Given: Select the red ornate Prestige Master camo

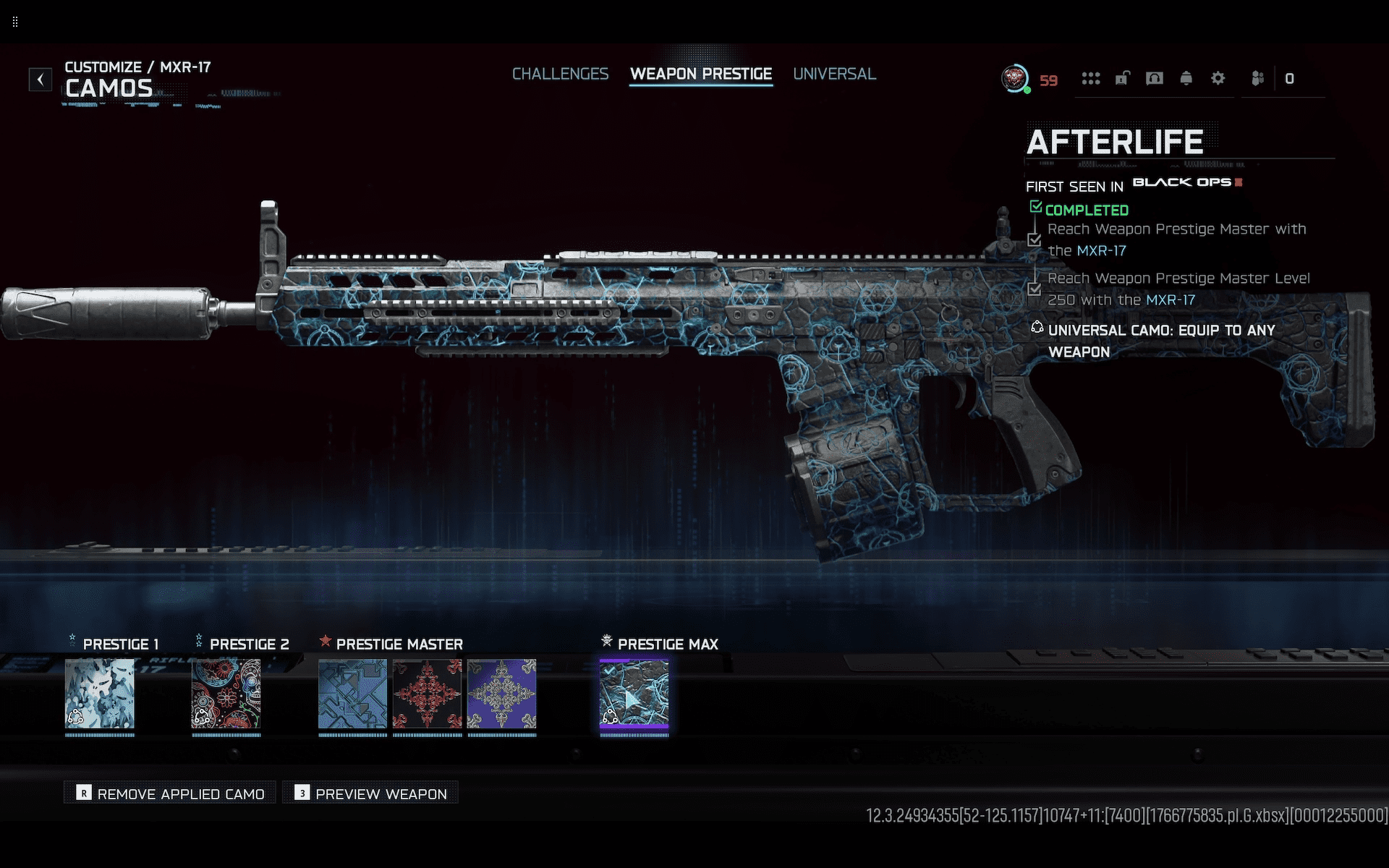Looking at the screenshot, I should tap(428, 693).
